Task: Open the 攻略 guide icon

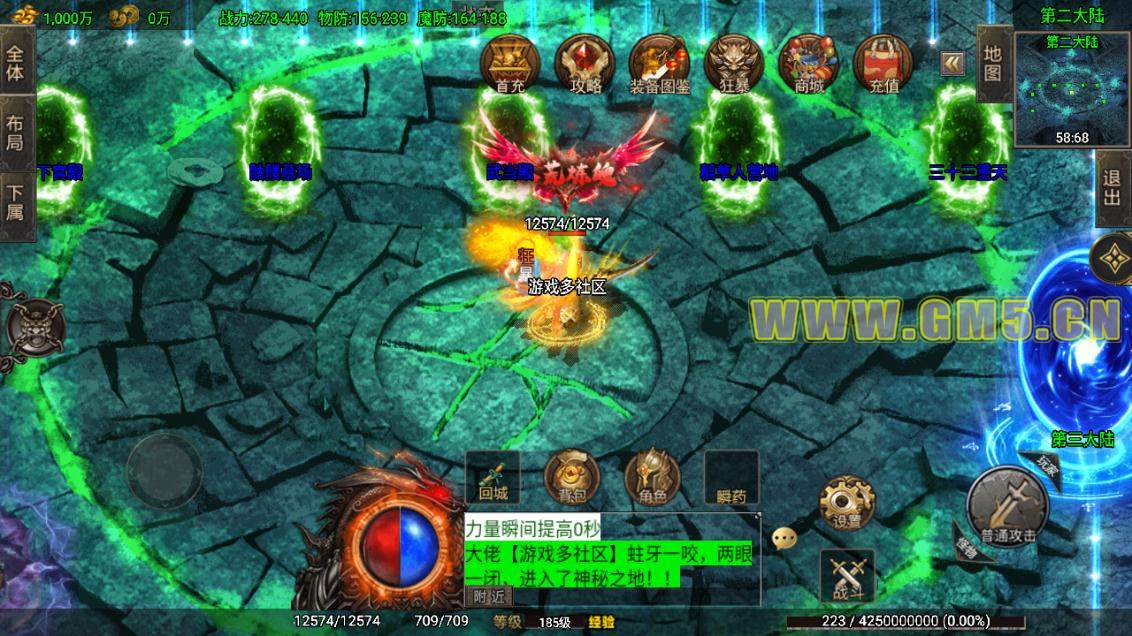Action: click(585, 64)
